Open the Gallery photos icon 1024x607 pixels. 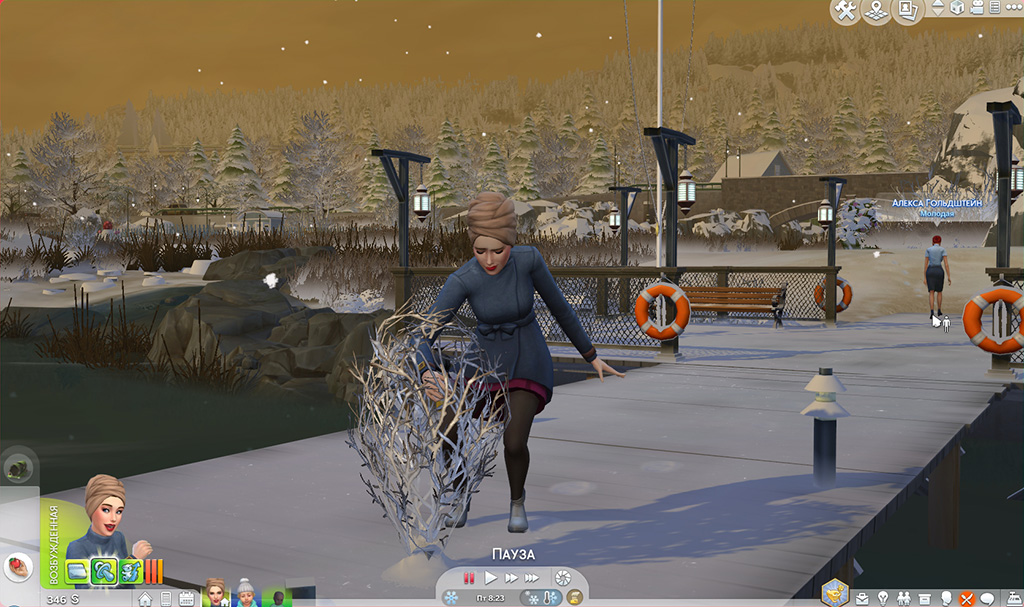tap(908, 11)
